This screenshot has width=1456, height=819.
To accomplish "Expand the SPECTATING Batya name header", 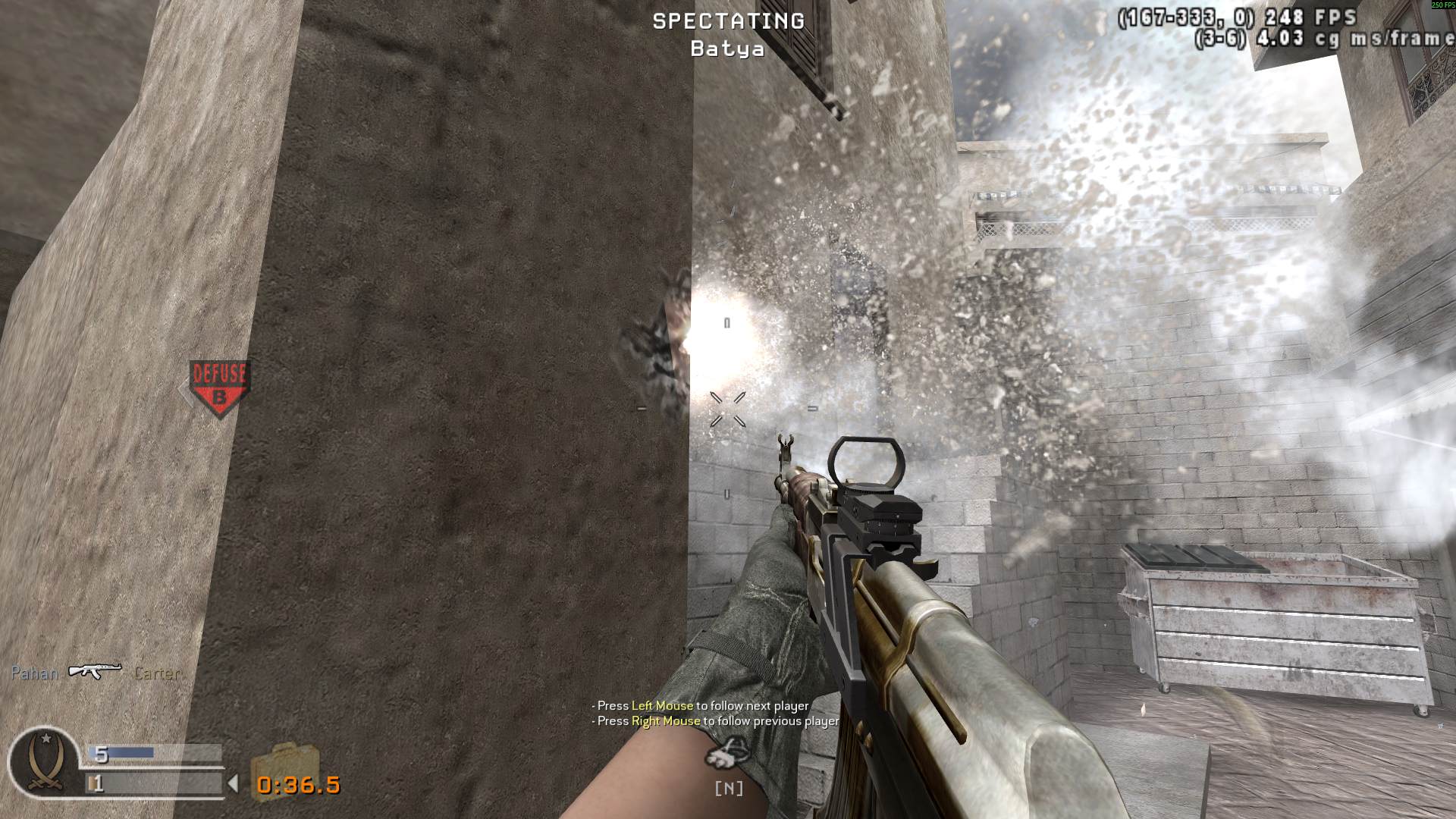I will pyautogui.click(x=726, y=34).
